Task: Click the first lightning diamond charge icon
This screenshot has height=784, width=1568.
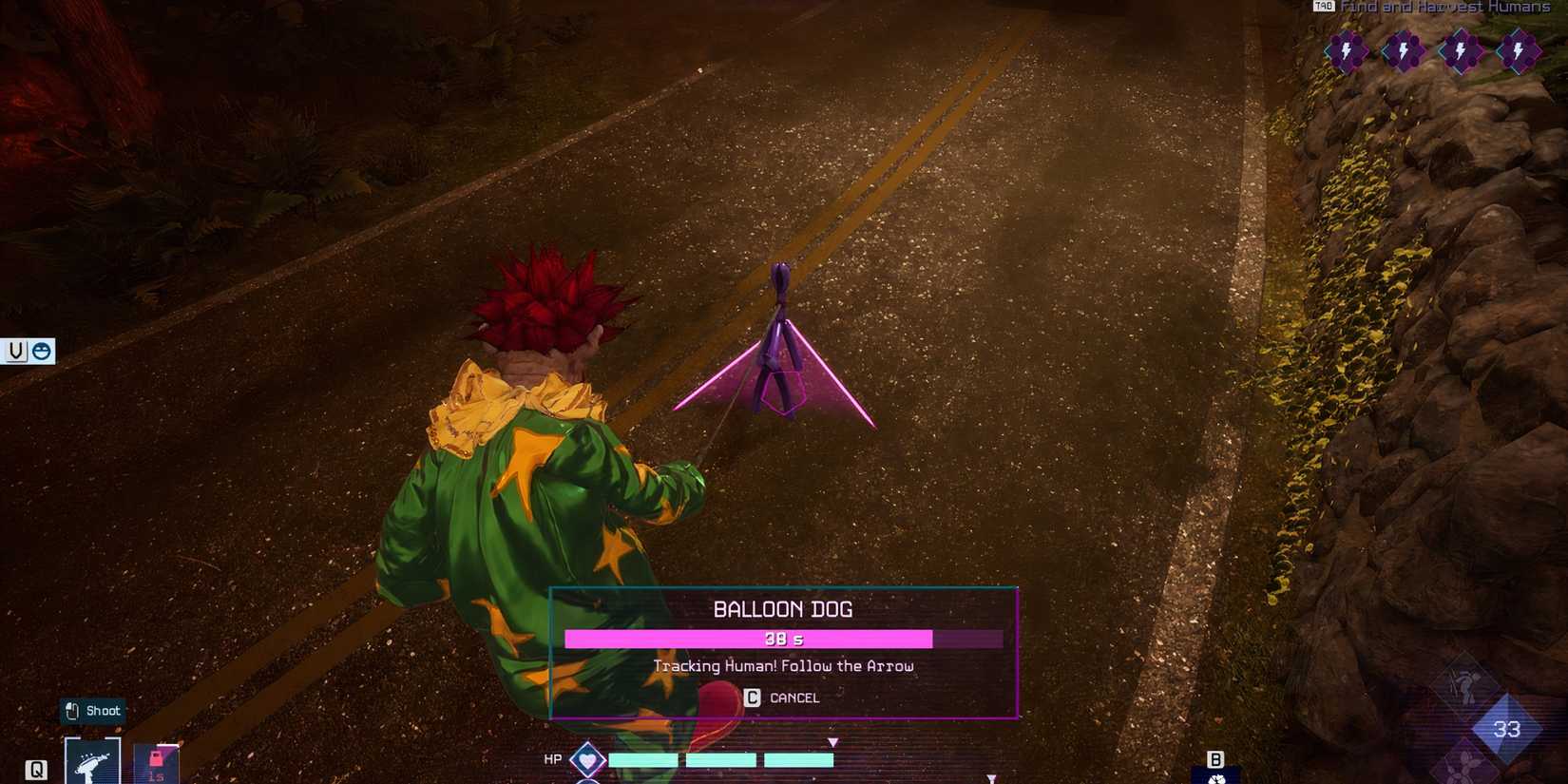Action: (1347, 52)
